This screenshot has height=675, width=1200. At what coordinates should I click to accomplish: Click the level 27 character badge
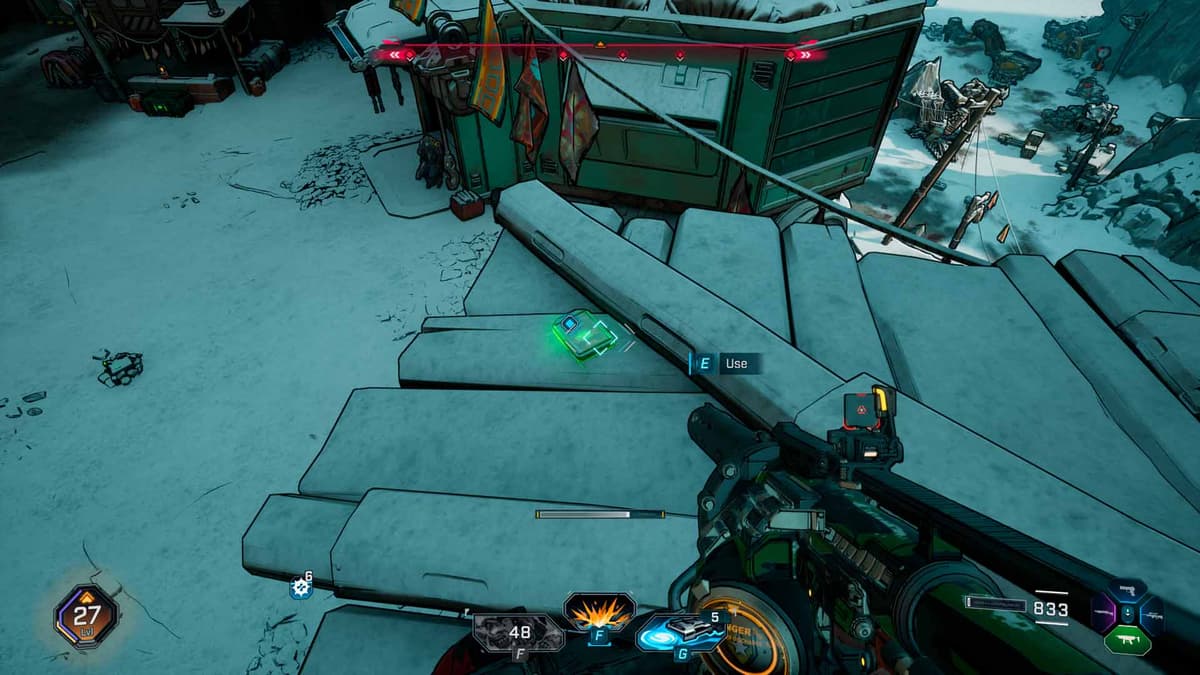point(87,615)
